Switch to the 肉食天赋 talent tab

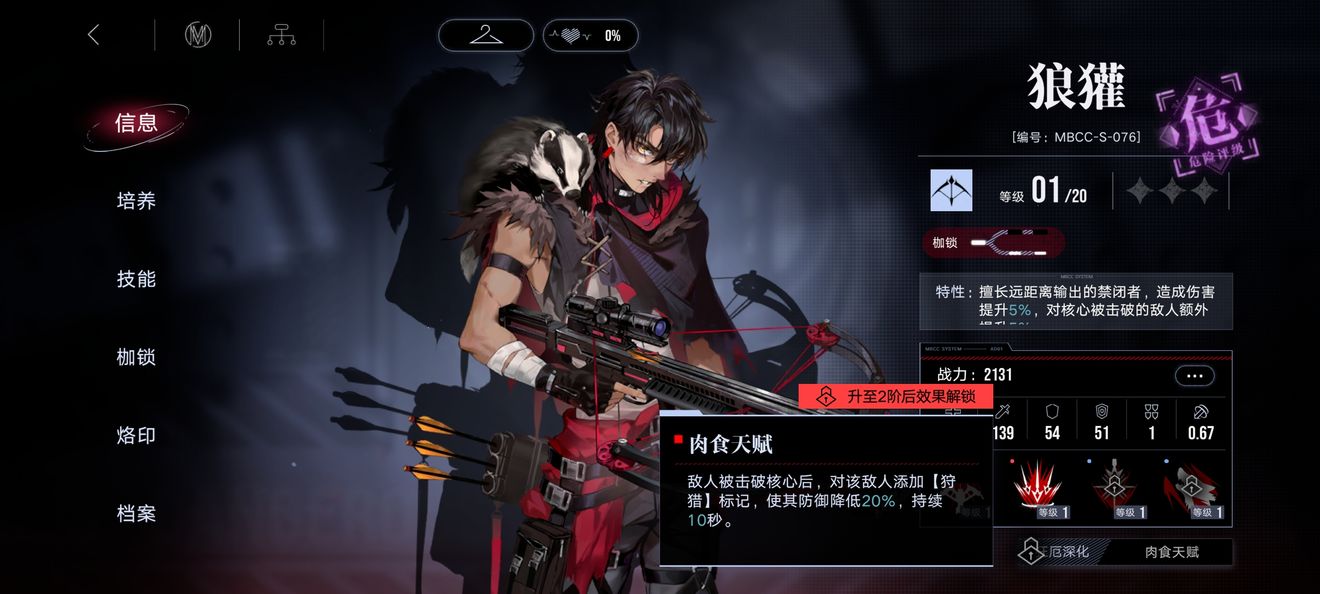pyautogui.click(x=1172, y=552)
